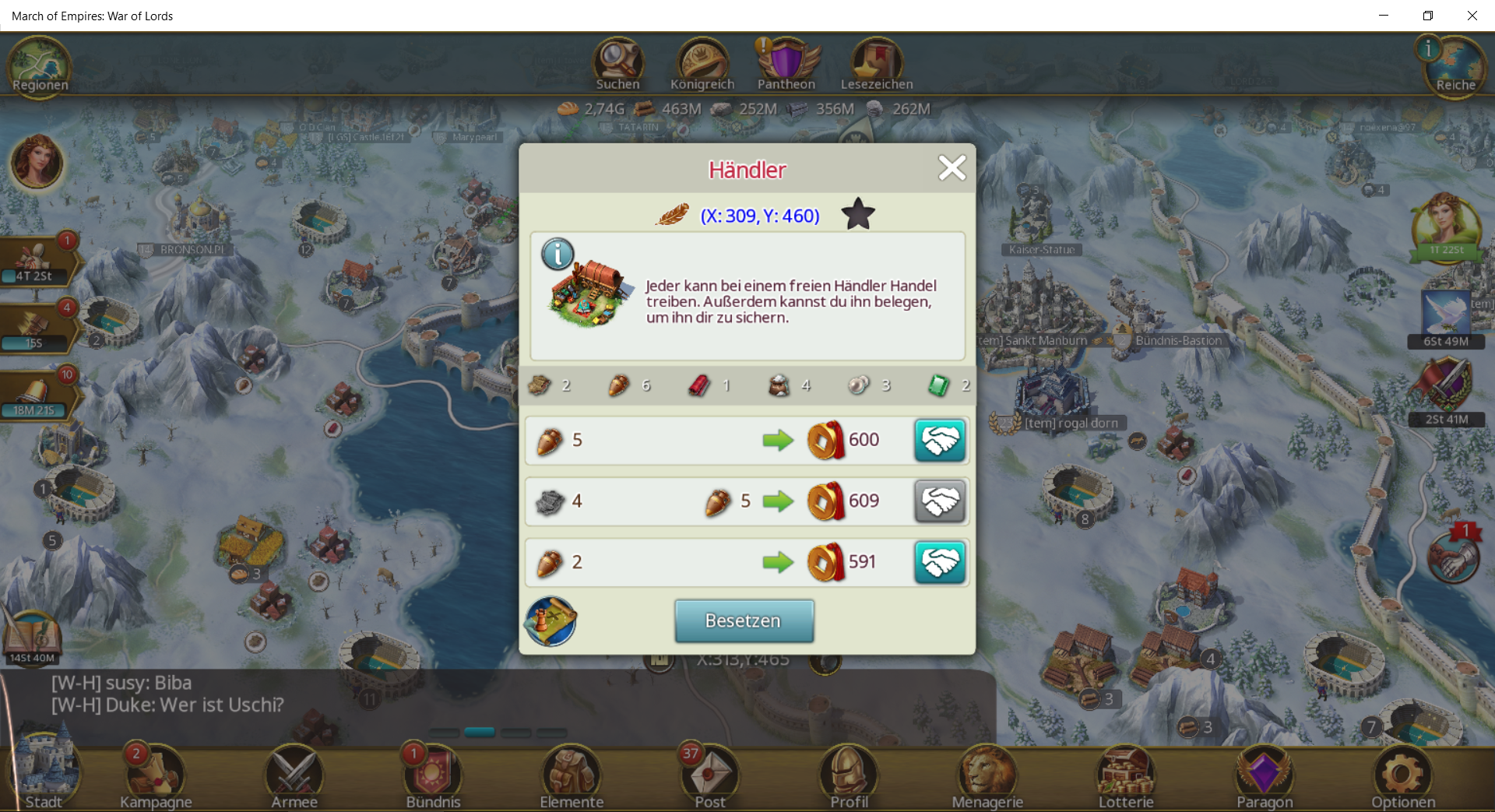
Task: Maximize the game window
Action: click(x=1428, y=16)
